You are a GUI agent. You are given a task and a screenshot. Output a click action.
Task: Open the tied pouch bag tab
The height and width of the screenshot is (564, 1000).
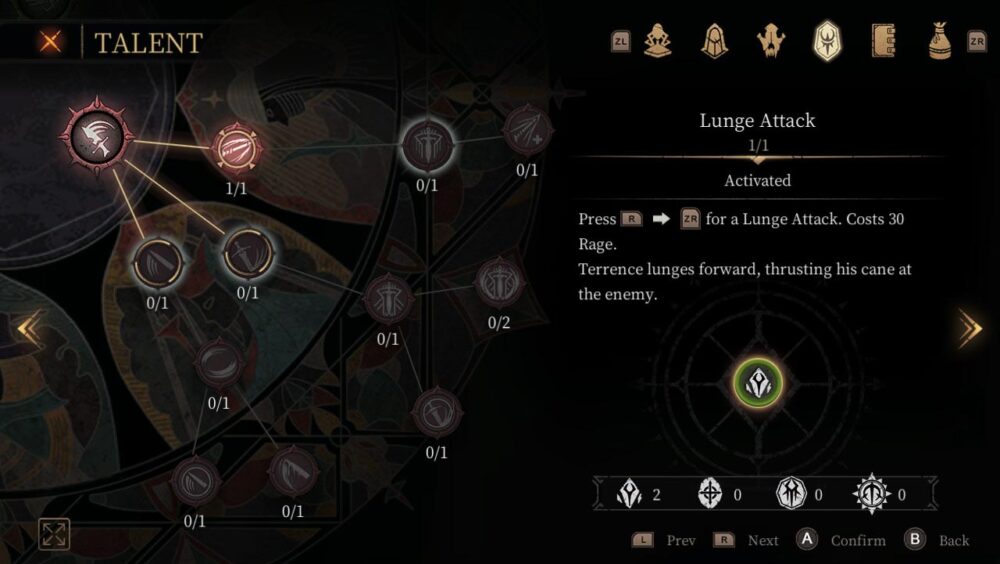pos(939,41)
